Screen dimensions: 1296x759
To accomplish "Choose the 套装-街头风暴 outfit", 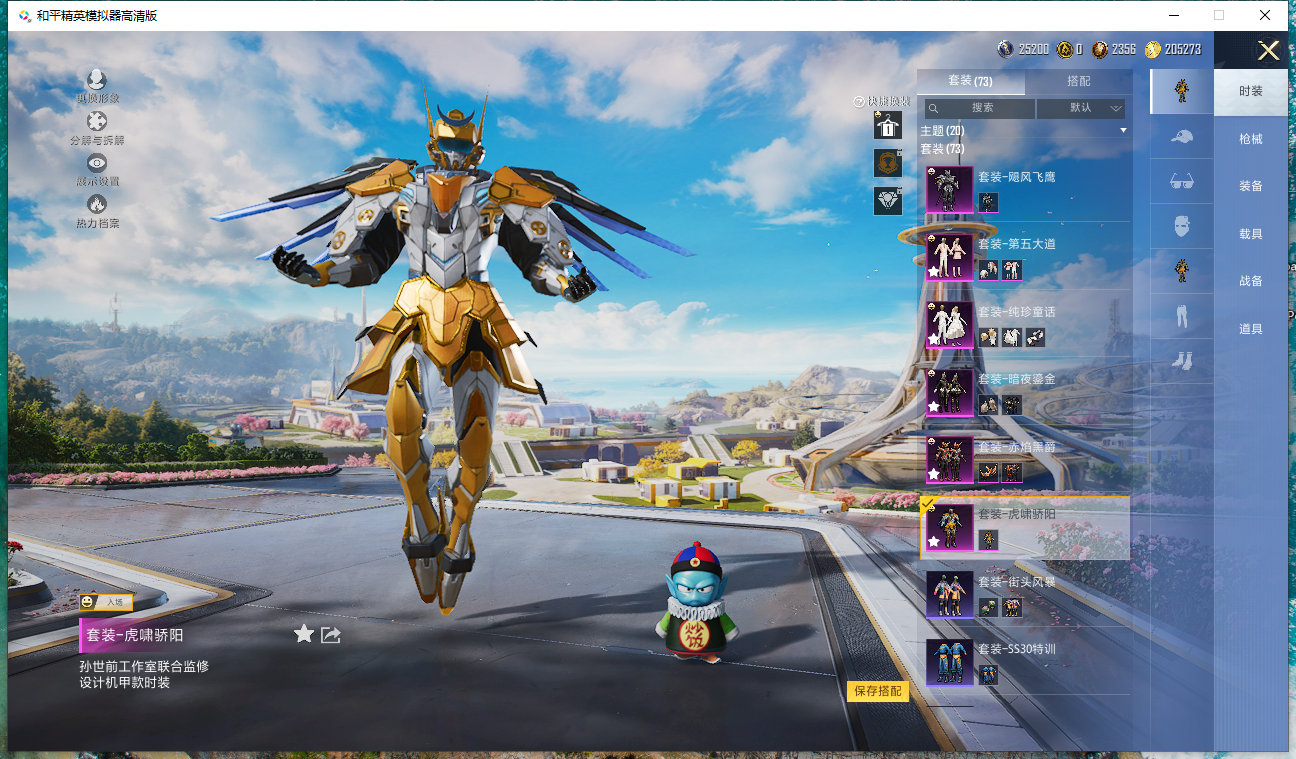I will click(1025, 594).
